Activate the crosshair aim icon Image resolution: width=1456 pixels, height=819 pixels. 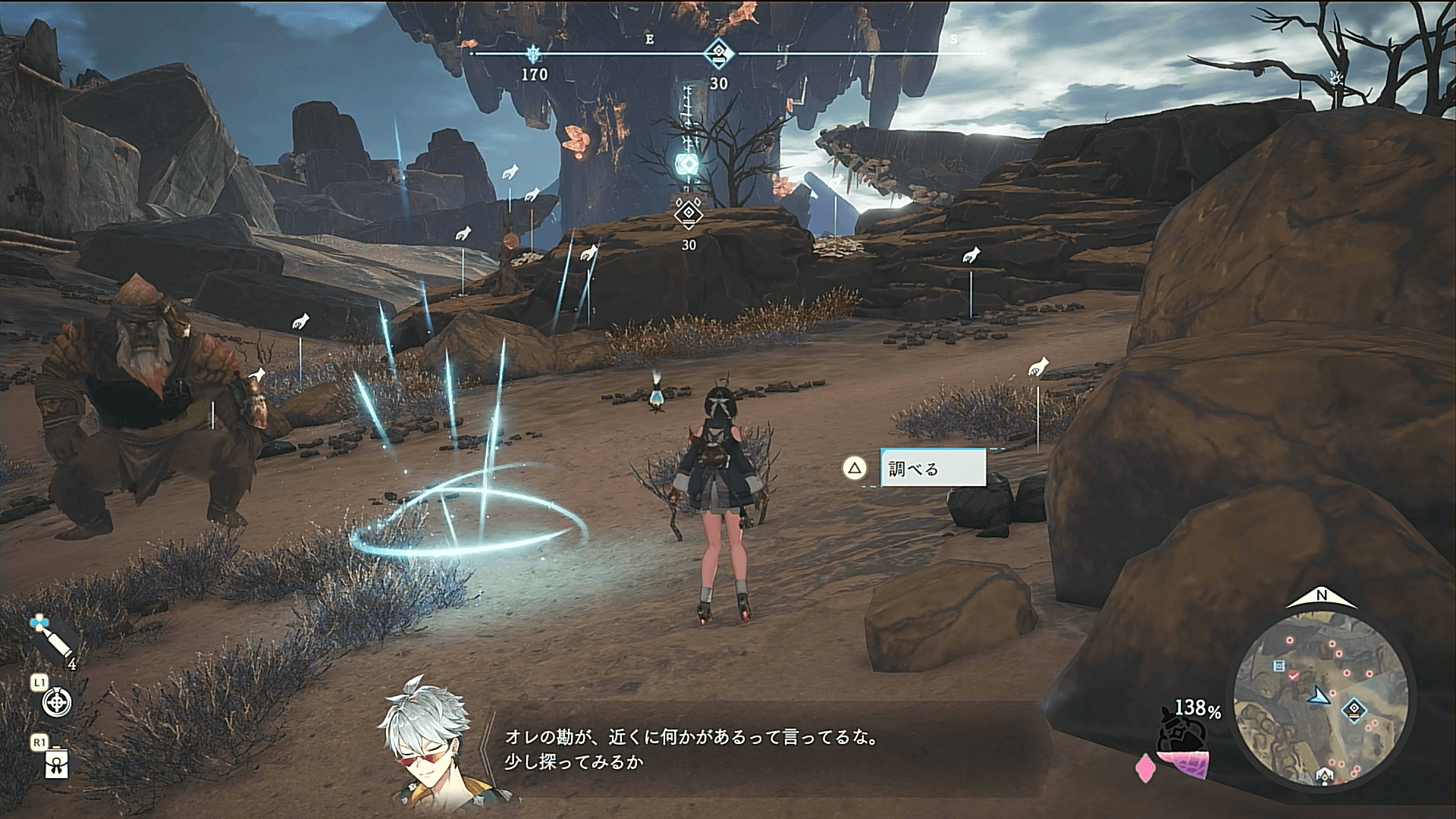(x=57, y=702)
